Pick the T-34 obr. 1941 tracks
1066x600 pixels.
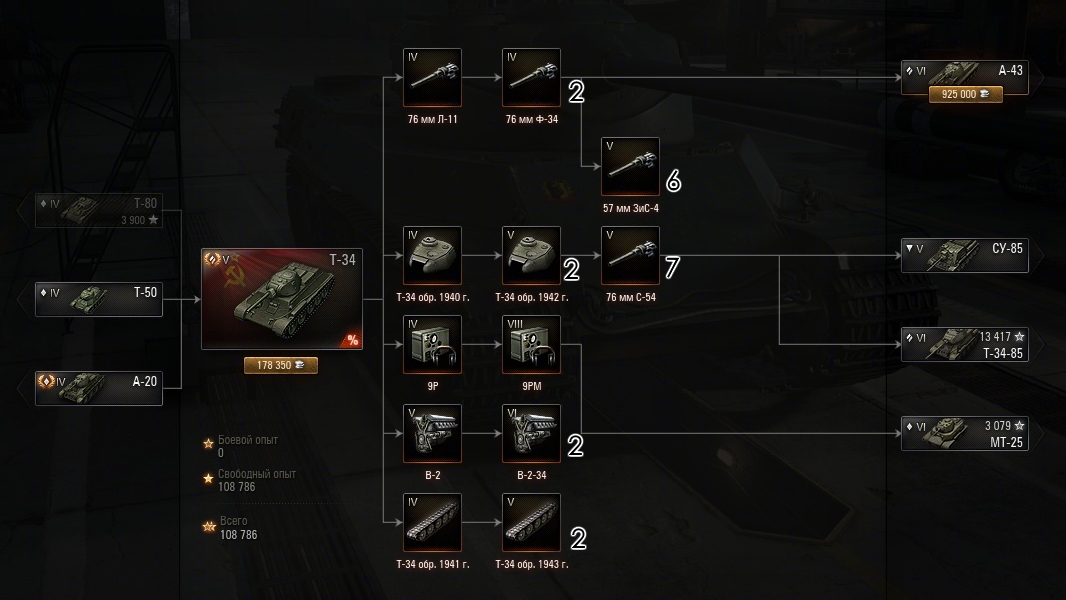432,522
